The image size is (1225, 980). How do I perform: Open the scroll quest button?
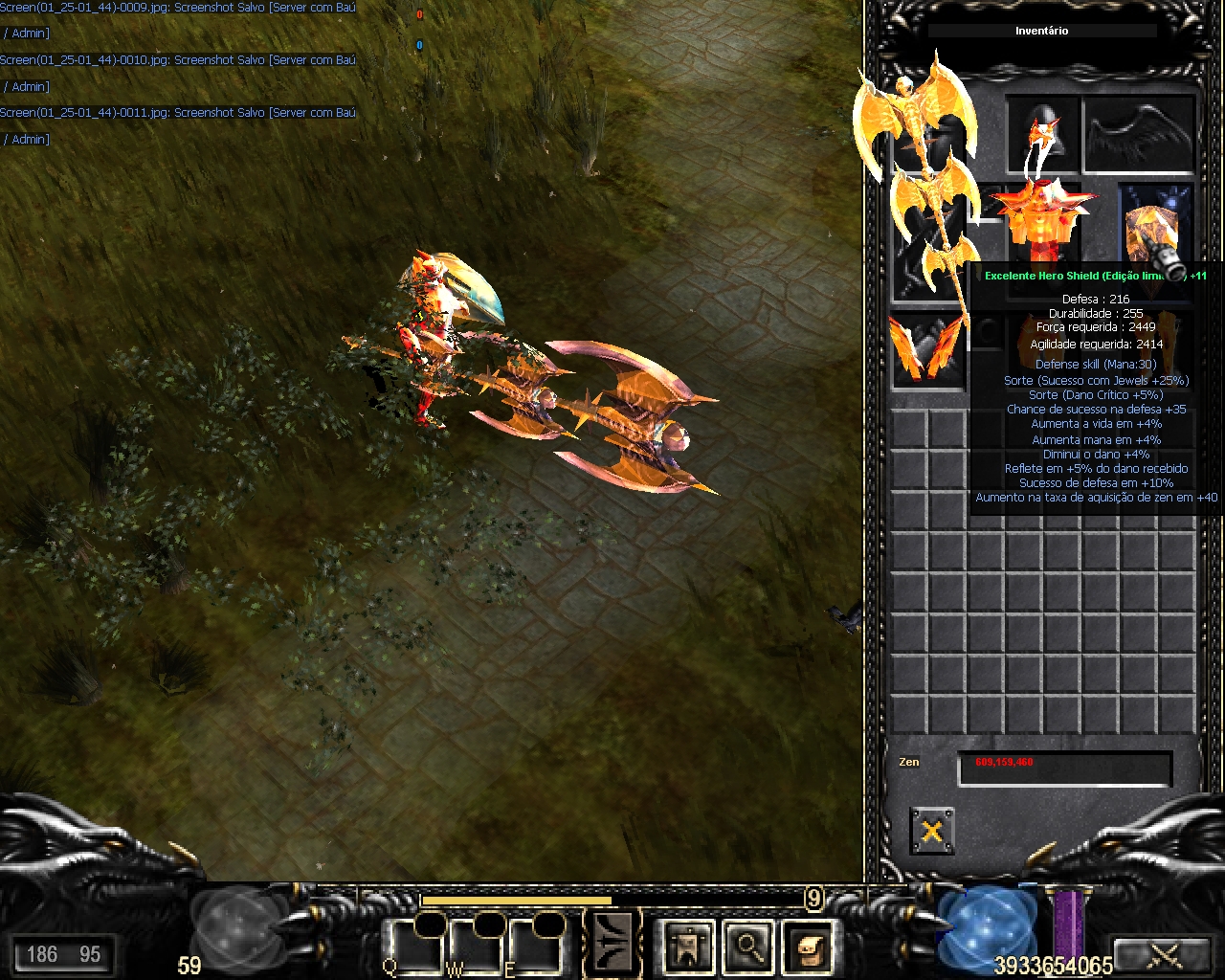pos(807,947)
